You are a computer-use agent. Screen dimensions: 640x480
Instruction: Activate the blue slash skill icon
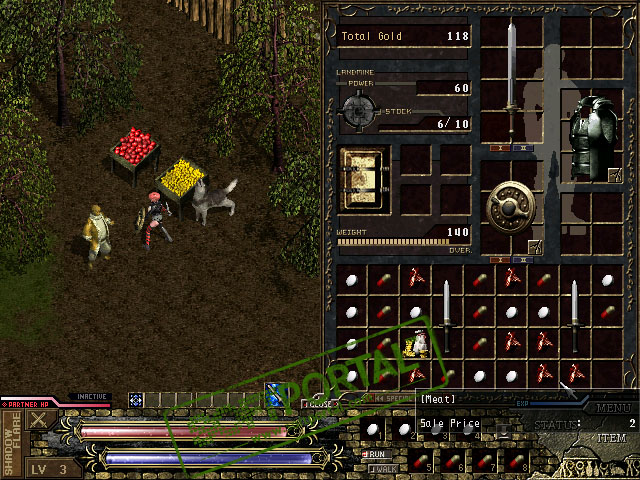(274, 397)
